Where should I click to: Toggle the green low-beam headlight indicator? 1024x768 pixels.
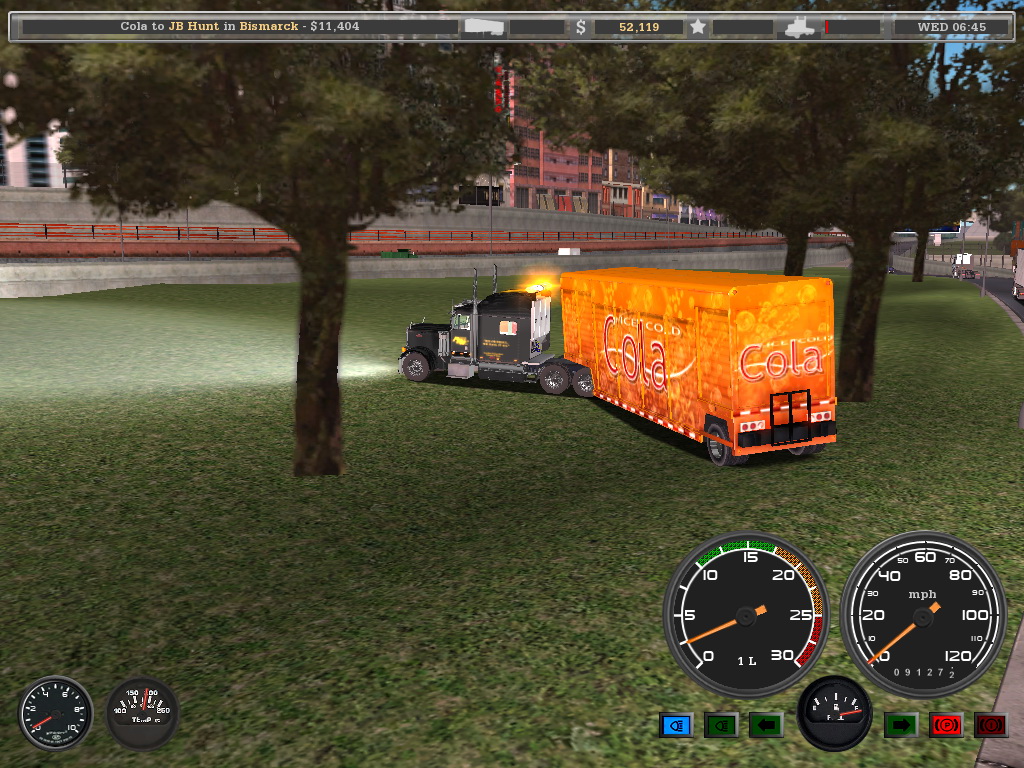[720, 725]
